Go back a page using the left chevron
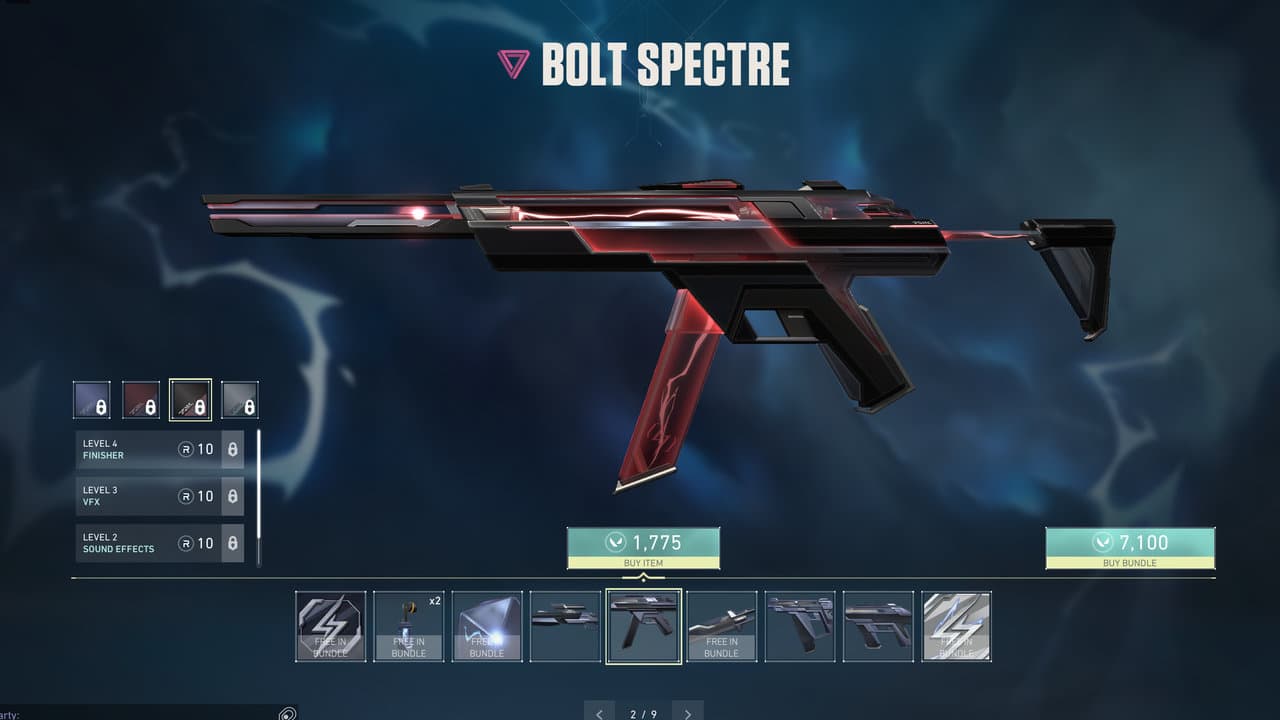The height and width of the screenshot is (720, 1280). coord(599,713)
